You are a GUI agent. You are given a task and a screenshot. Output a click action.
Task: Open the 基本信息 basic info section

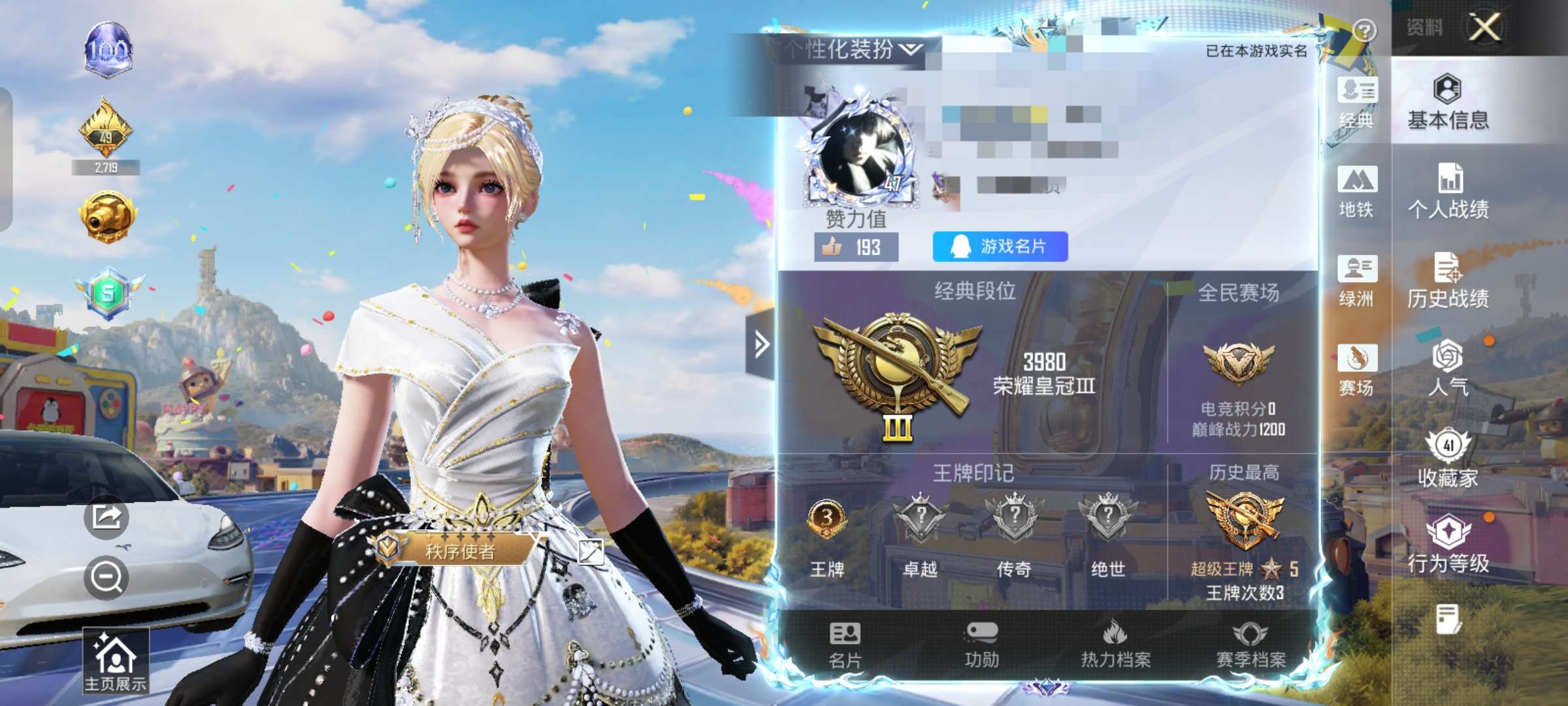click(x=1448, y=103)
